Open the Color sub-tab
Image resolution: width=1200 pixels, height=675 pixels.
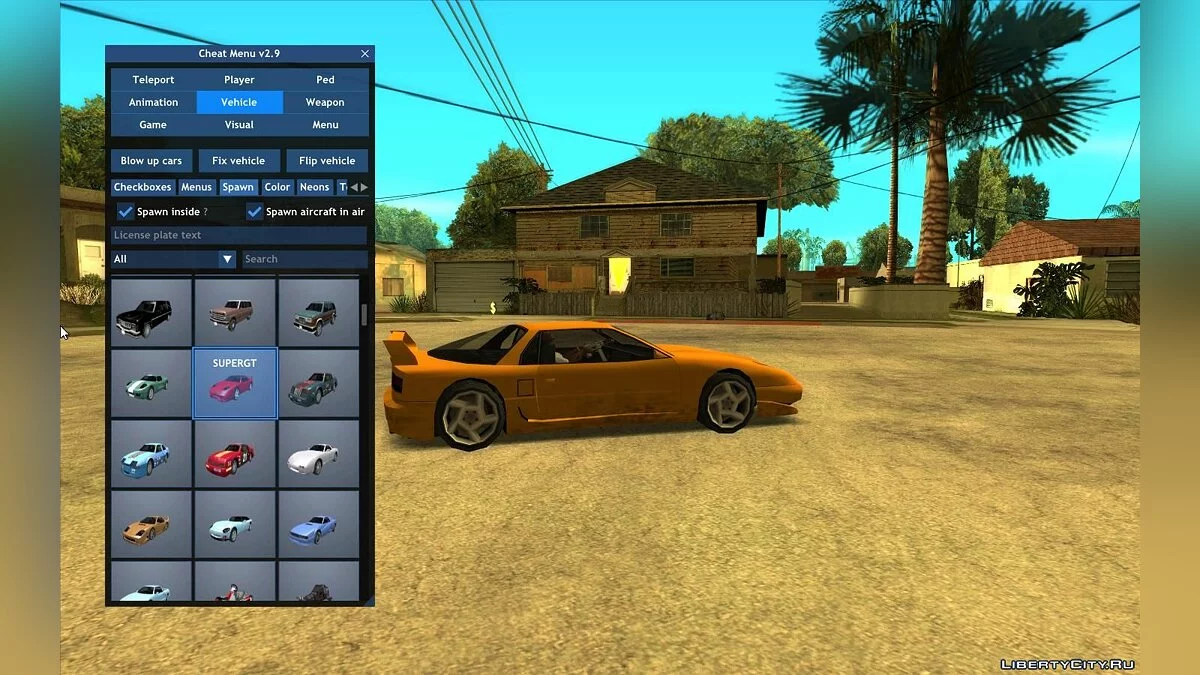click(277, 187)
